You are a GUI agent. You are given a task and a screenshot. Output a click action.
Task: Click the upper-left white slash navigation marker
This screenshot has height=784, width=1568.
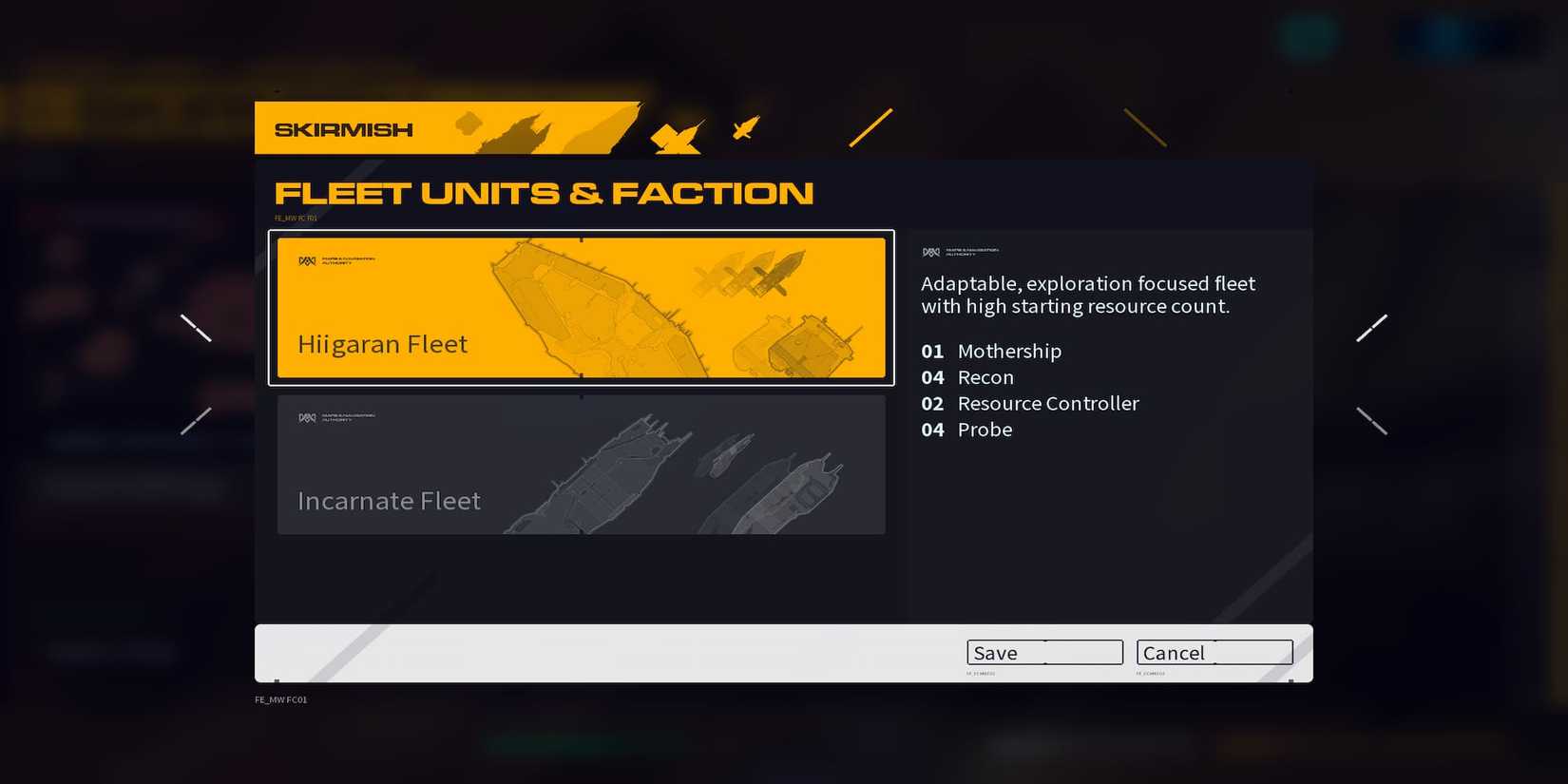coord(197,327)
